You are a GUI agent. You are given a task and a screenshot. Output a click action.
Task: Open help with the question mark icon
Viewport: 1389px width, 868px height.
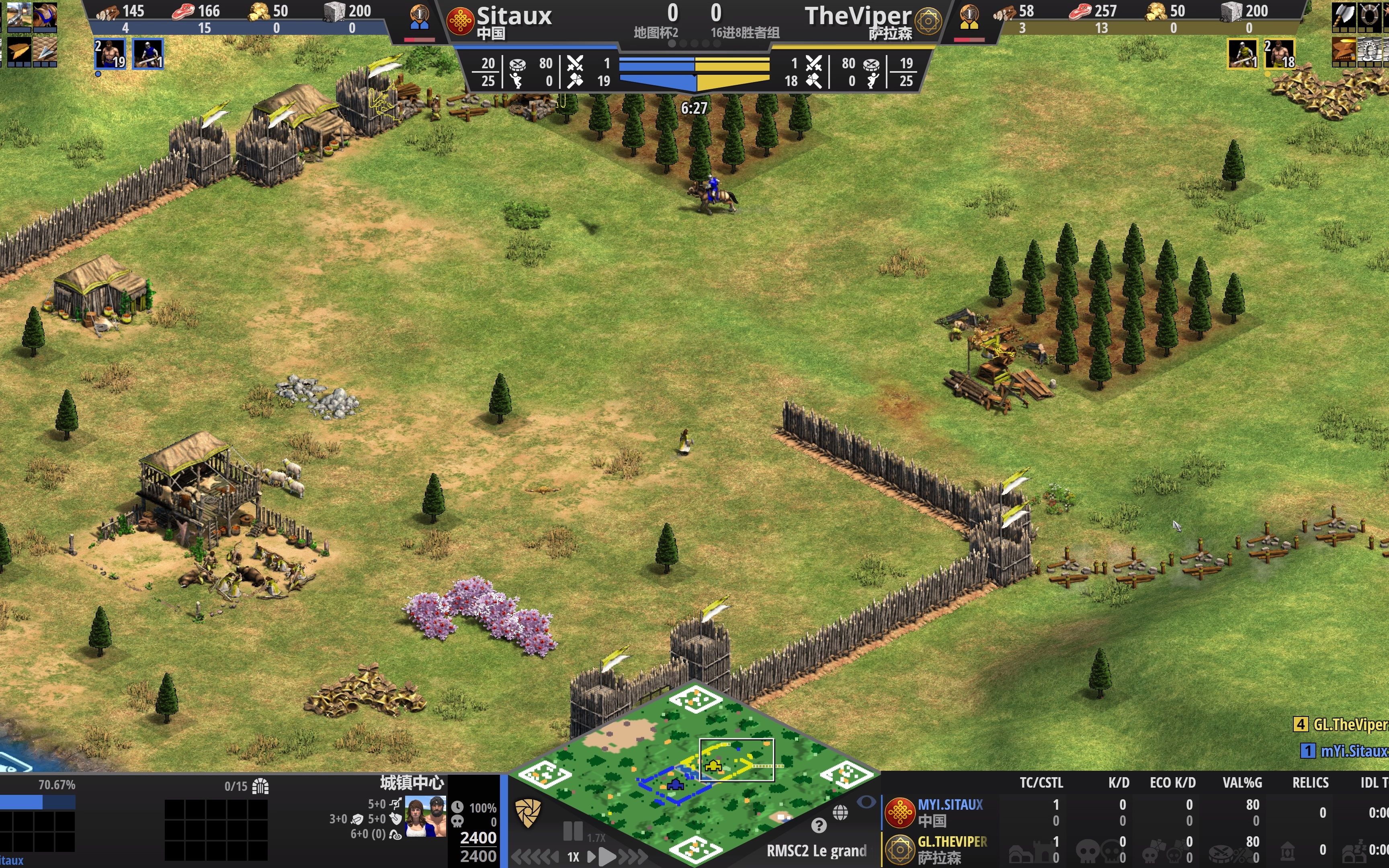(819, 826)
